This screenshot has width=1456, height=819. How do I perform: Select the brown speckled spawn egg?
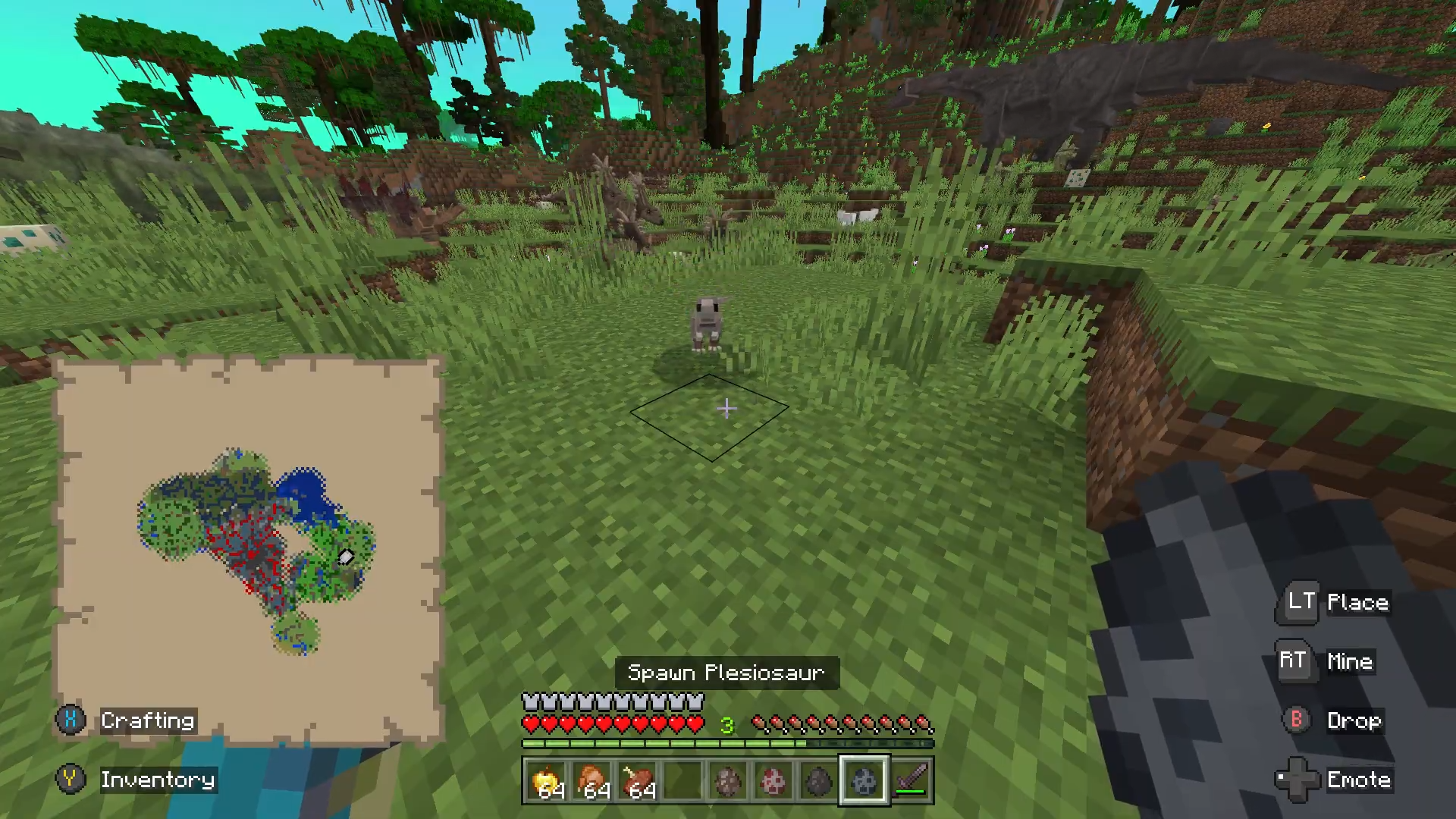click(729, 781)
